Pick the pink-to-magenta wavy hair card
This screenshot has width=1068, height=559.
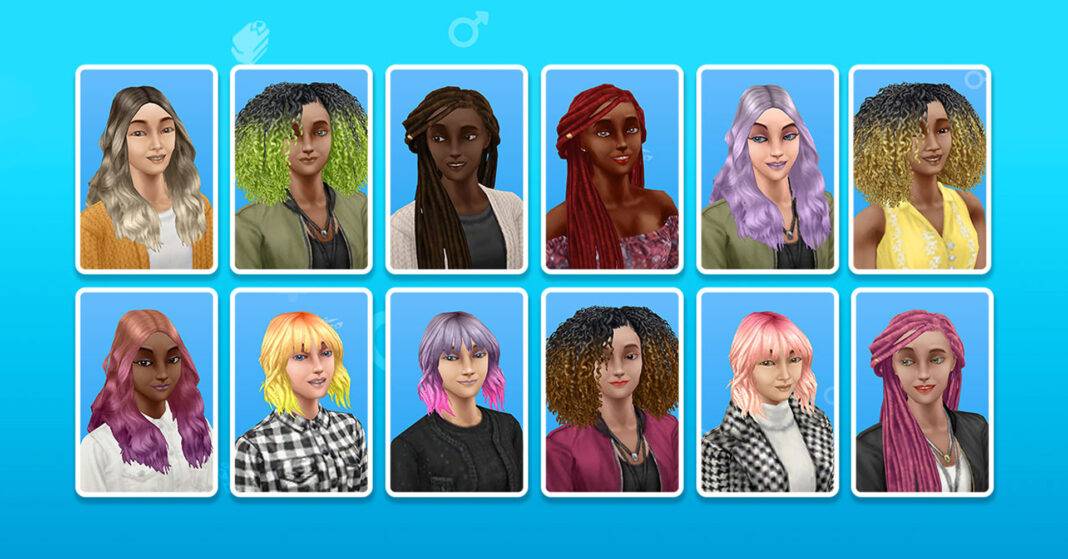146,392
